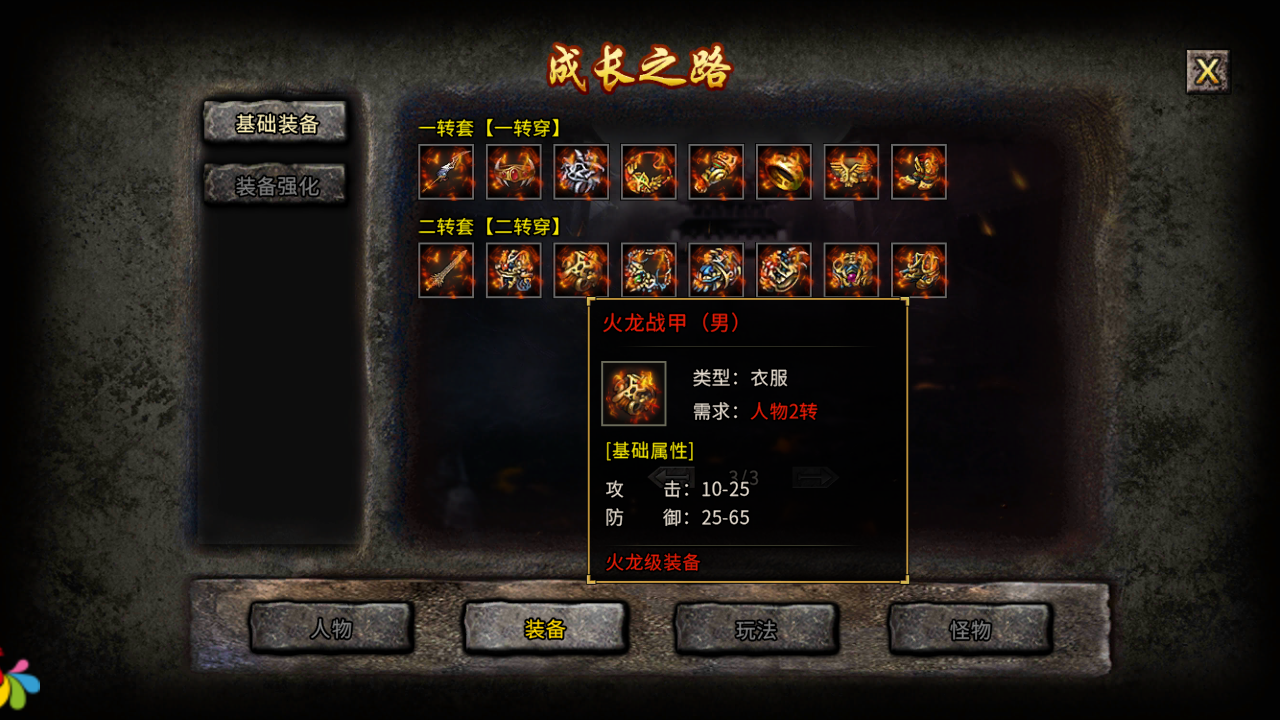Select the gem helmet icon in second-rank set
The width and height of the screenshot is (1280, 720).
850,271
